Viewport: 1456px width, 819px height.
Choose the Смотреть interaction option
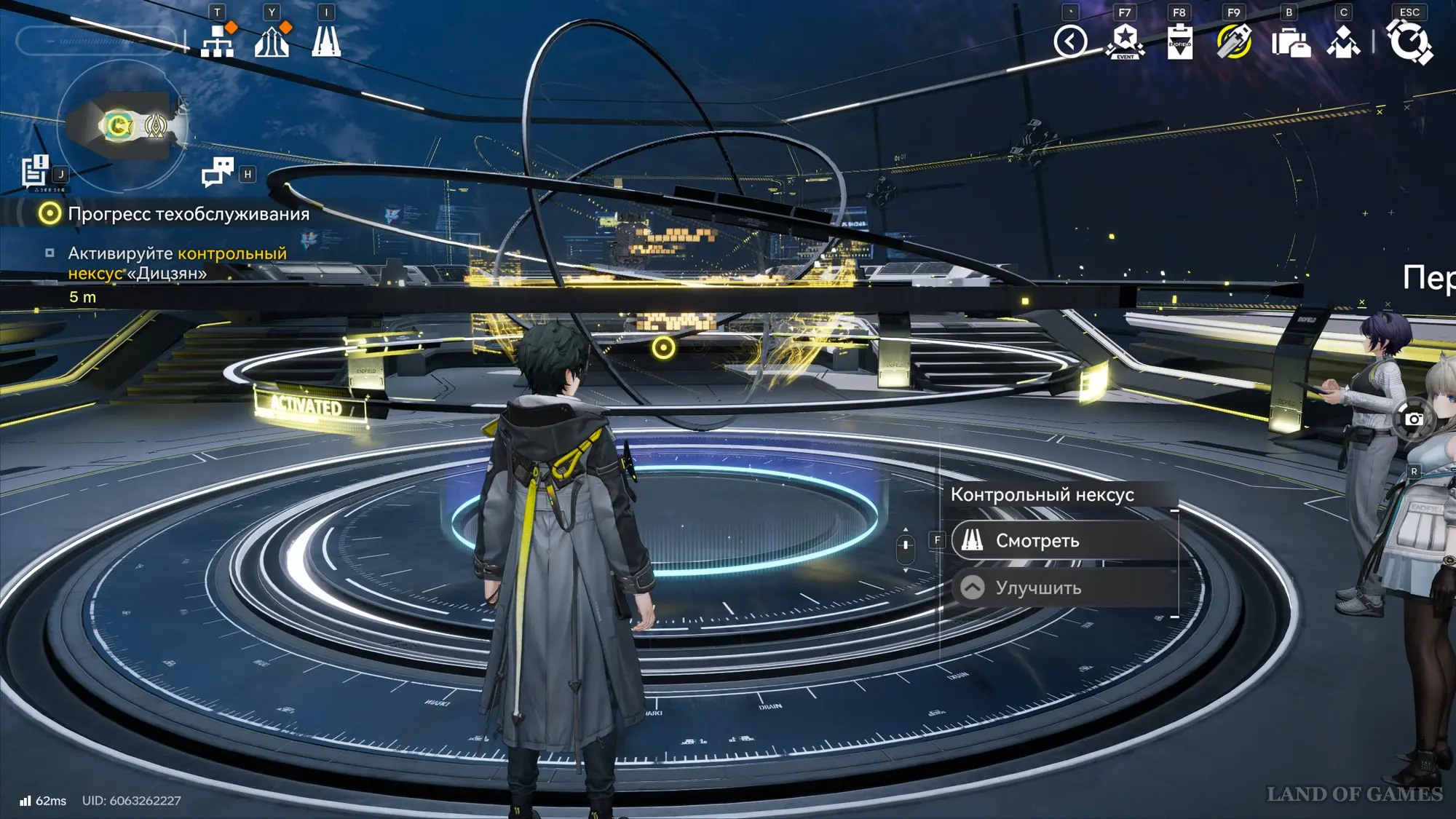(1063, 541)
